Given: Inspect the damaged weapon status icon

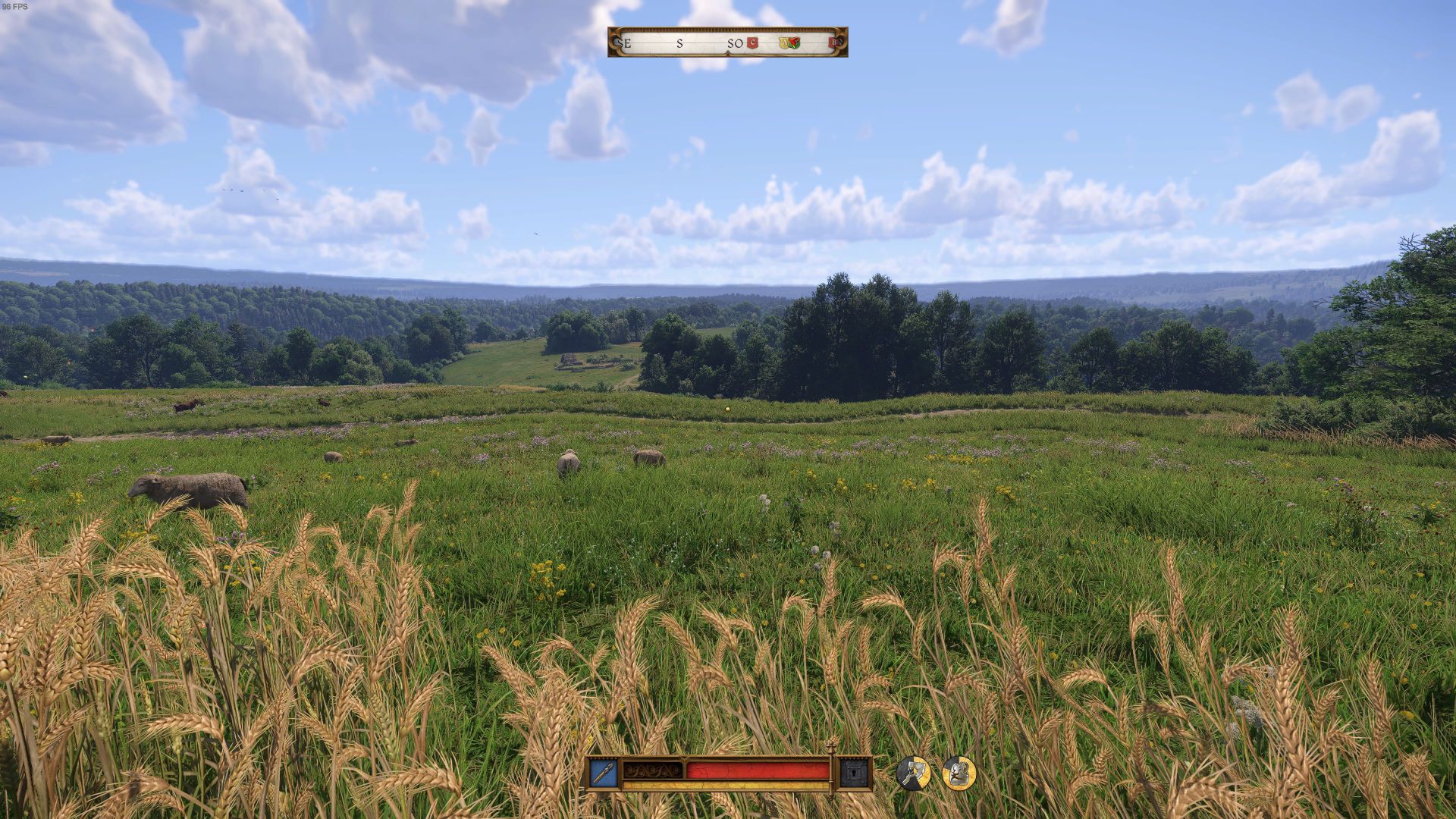Looking at the screenshot, I should tap(913, 773).
